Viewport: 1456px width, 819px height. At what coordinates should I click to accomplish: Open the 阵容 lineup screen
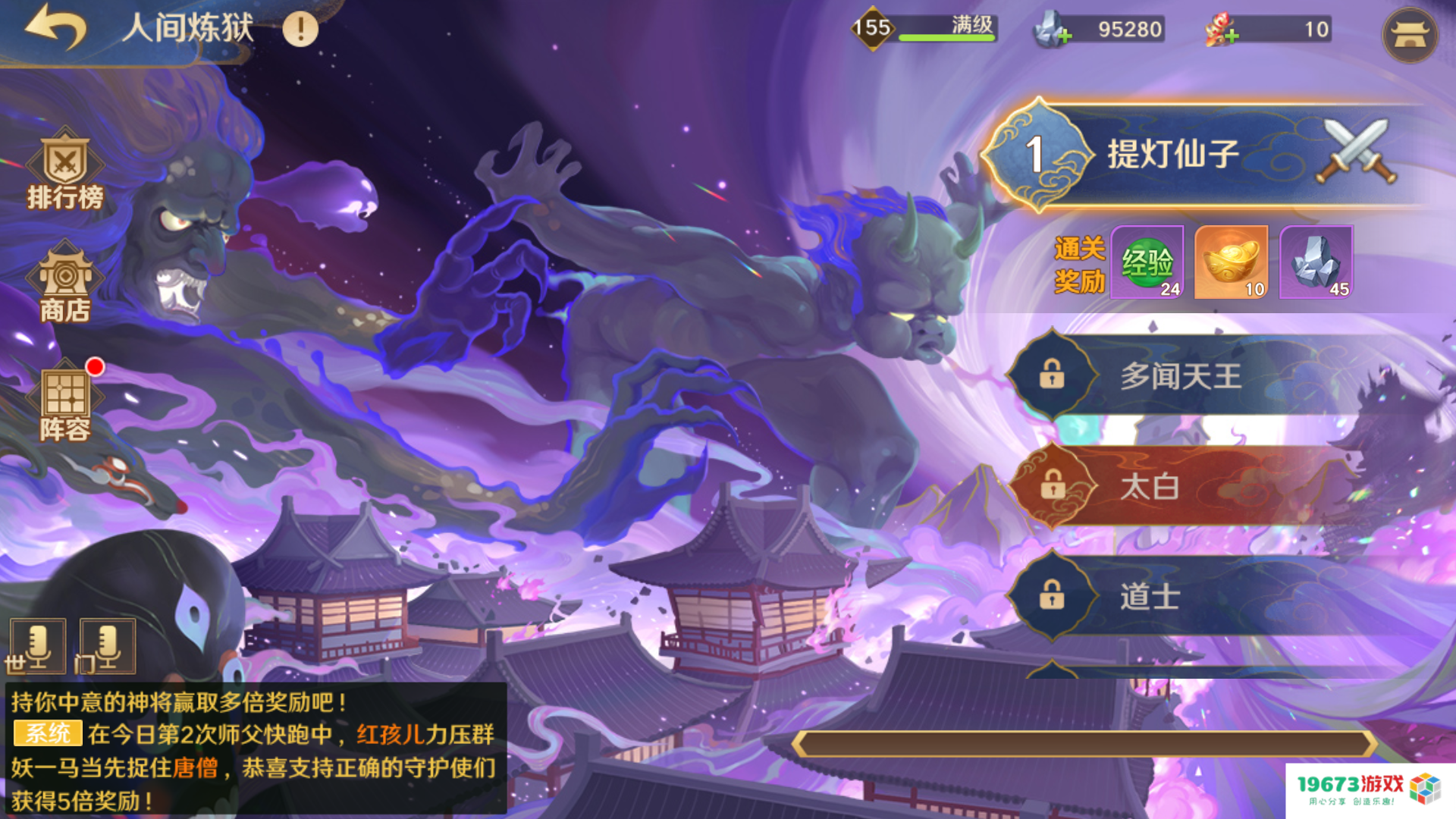[x=65, y=402]
